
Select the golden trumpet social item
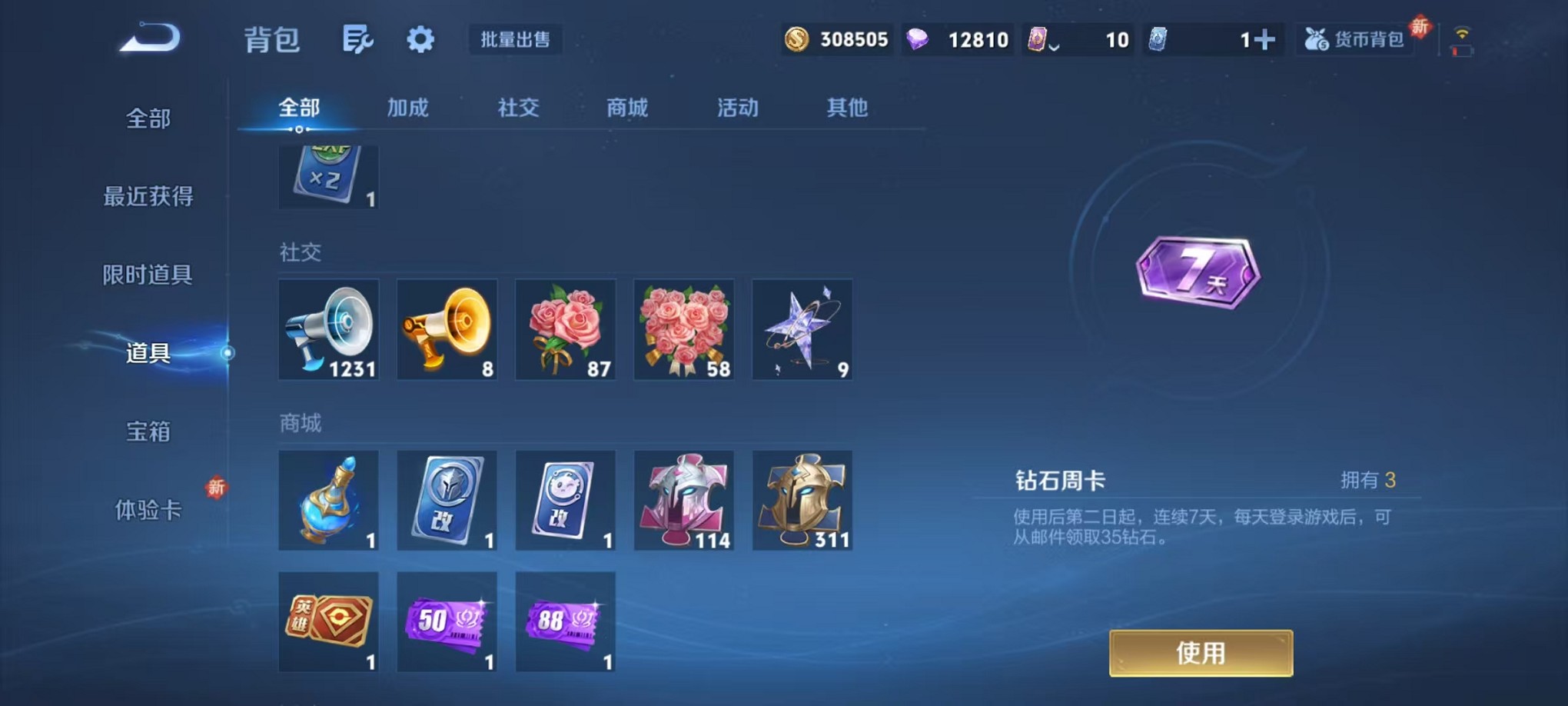[x=447, y=329]
